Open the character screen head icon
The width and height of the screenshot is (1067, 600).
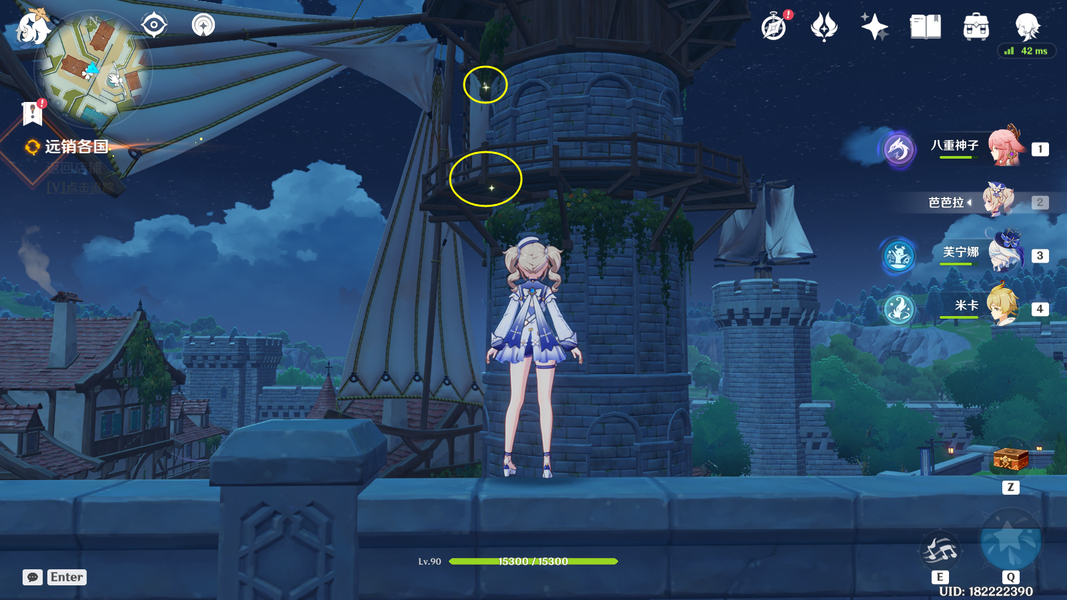click(1027, 27)
